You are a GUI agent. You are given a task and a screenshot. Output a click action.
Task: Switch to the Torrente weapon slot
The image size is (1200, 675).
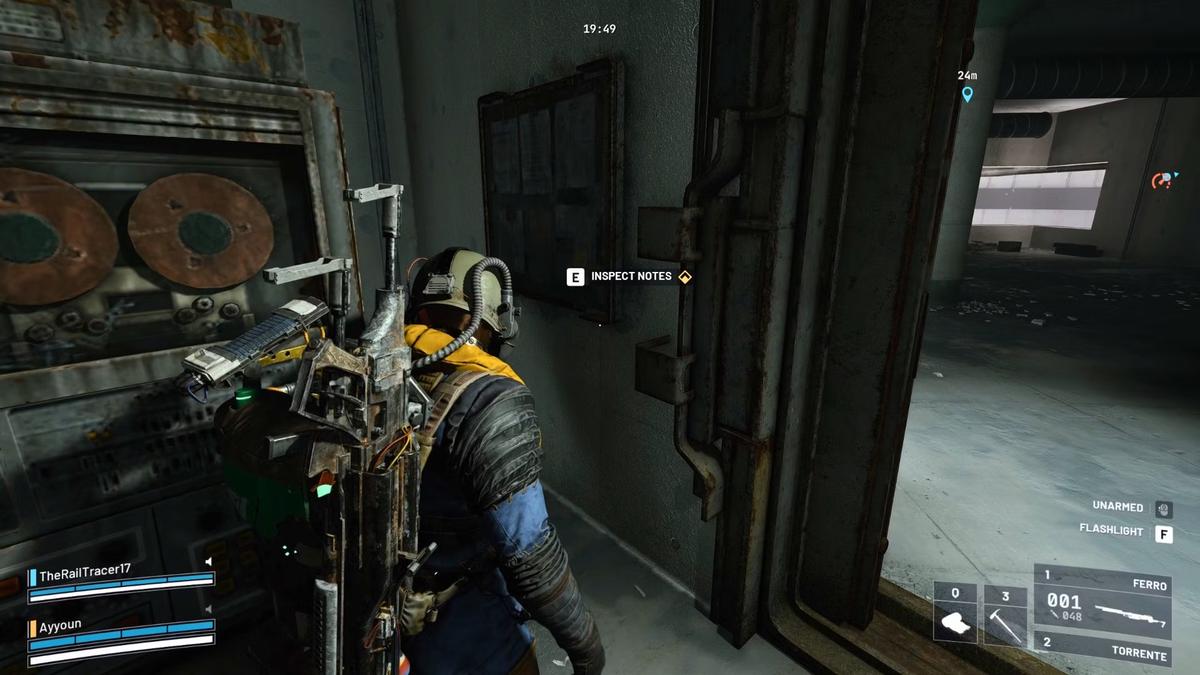1102,654
